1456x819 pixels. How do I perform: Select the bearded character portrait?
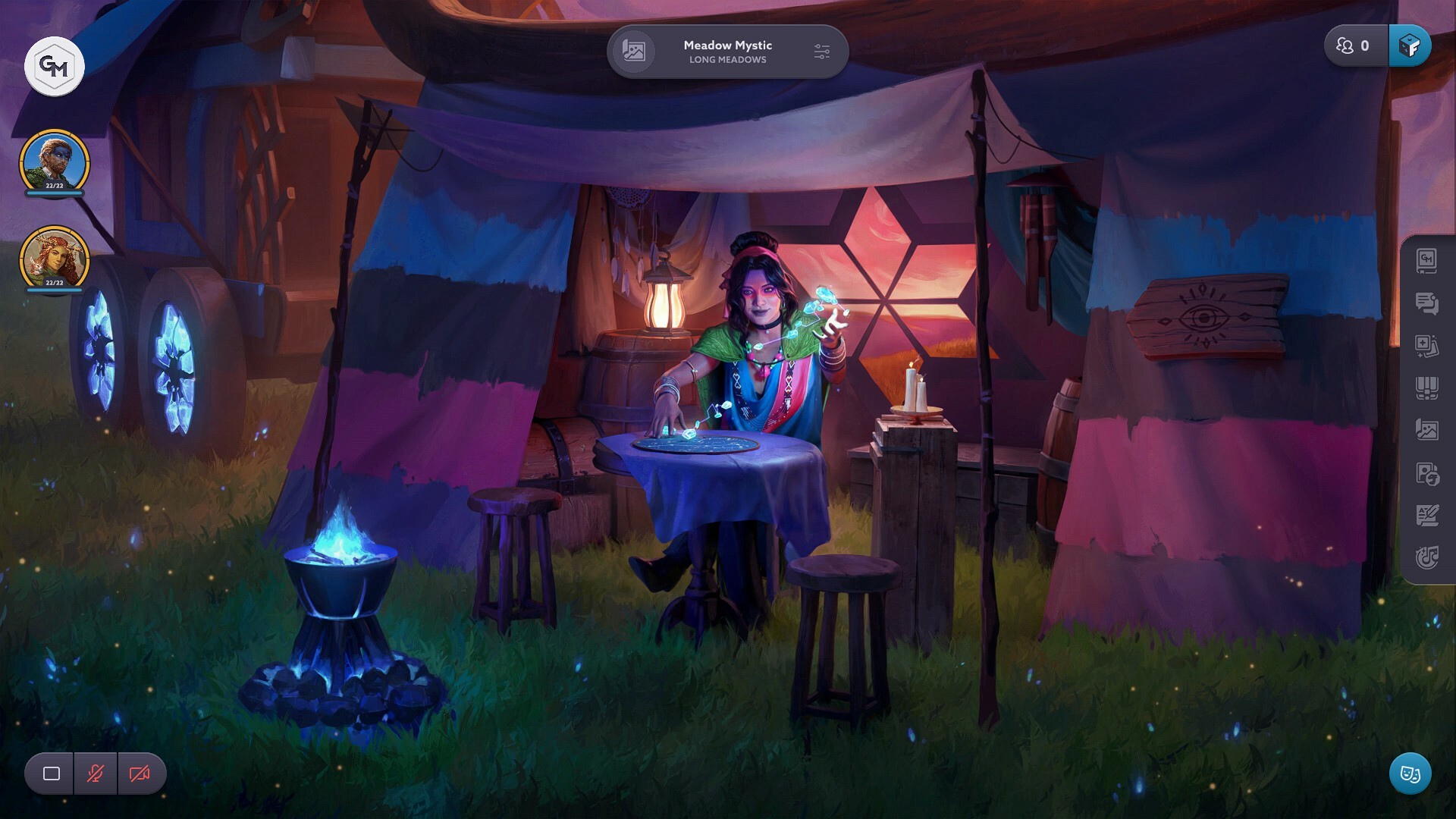pyautogui.click(x=54, y=162)
